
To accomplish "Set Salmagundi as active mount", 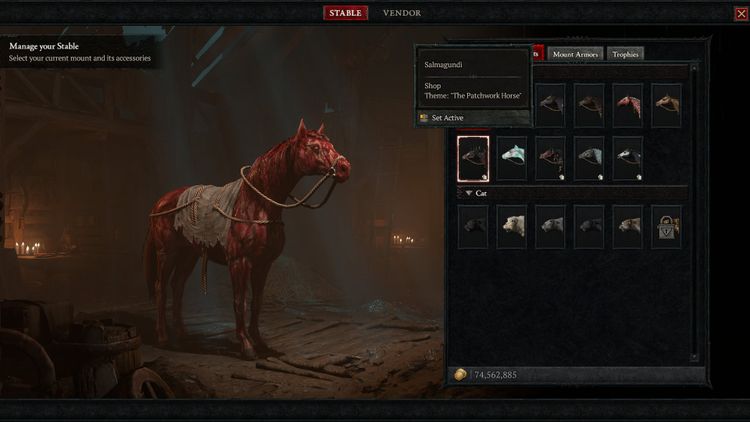I will 447,118.
